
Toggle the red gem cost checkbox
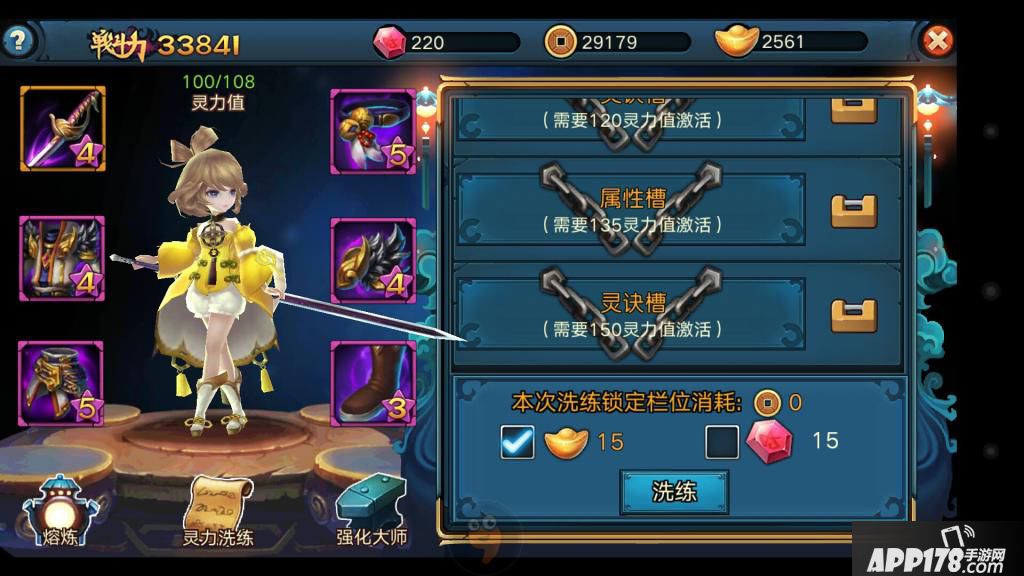(x=722, y=441)
